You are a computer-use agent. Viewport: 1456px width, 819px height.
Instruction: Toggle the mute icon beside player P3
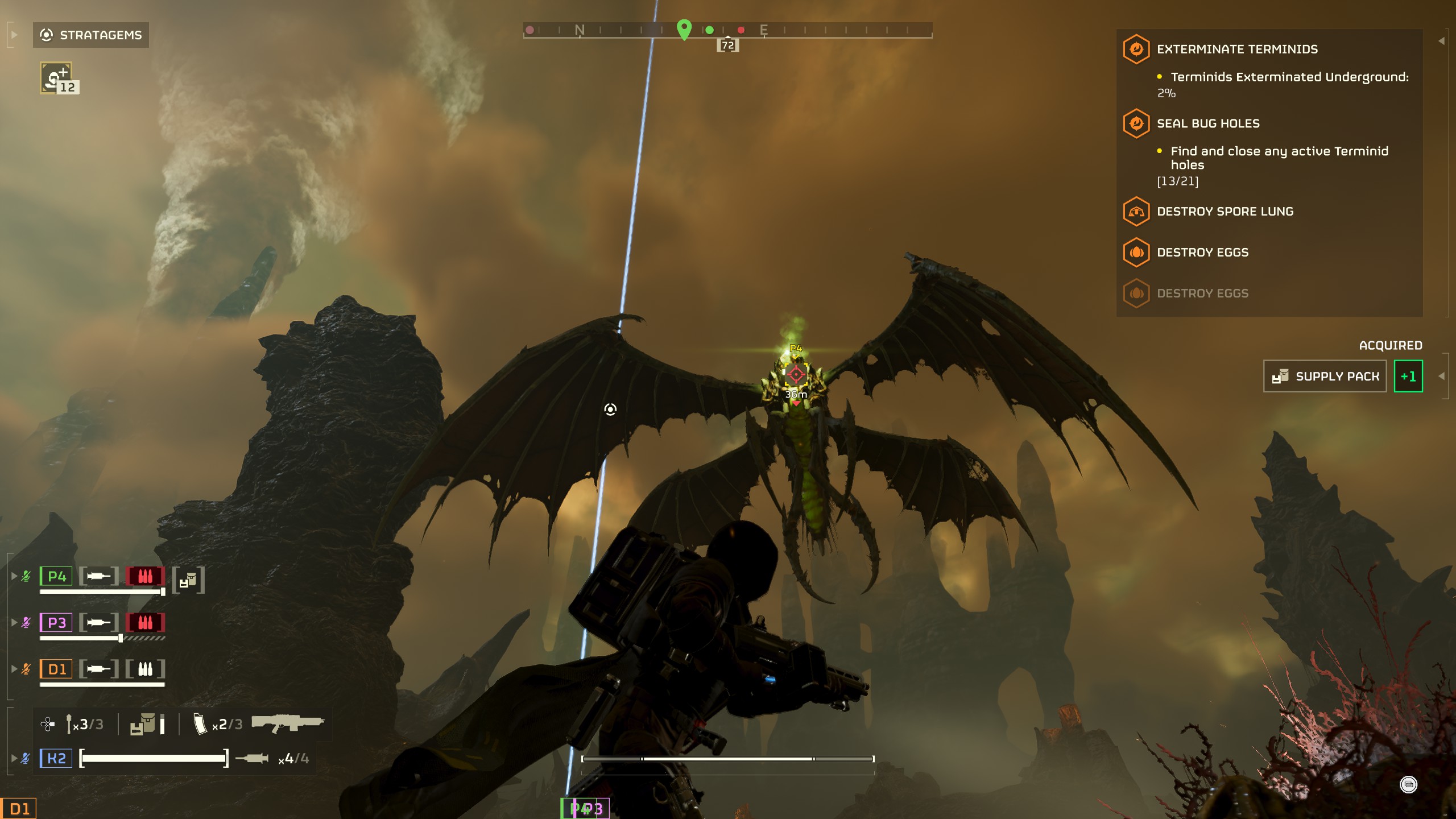(25, 622)
